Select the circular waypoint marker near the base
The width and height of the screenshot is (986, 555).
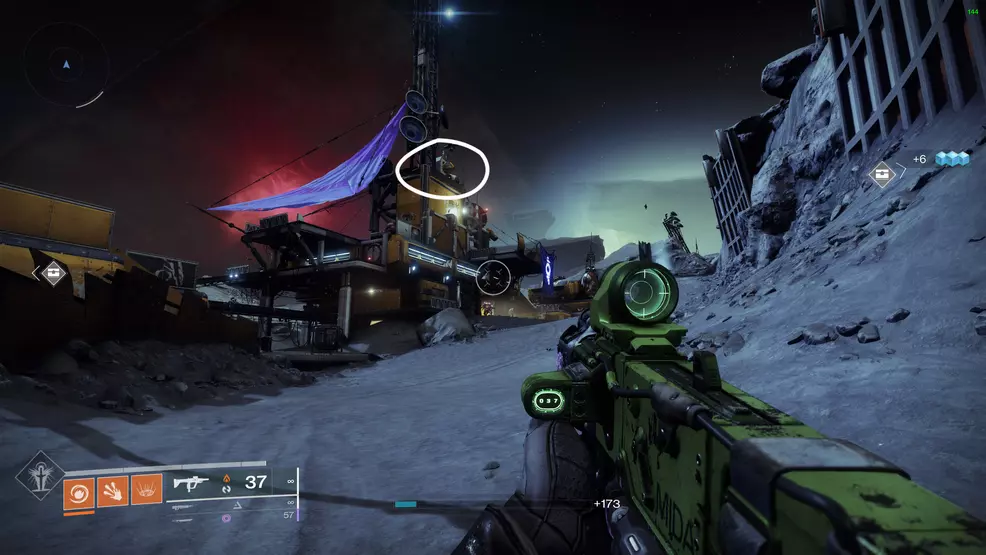click(493, 277)
